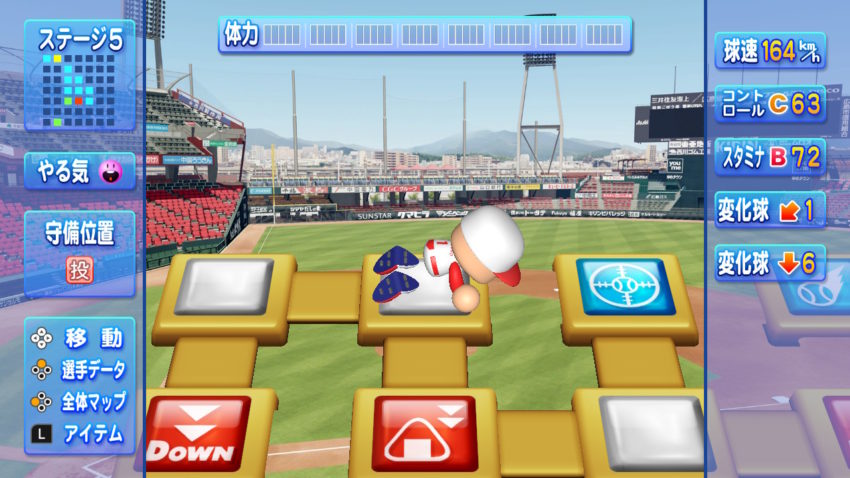Select the blank silver tile below the crosshair tile

(x=653, y=432)
